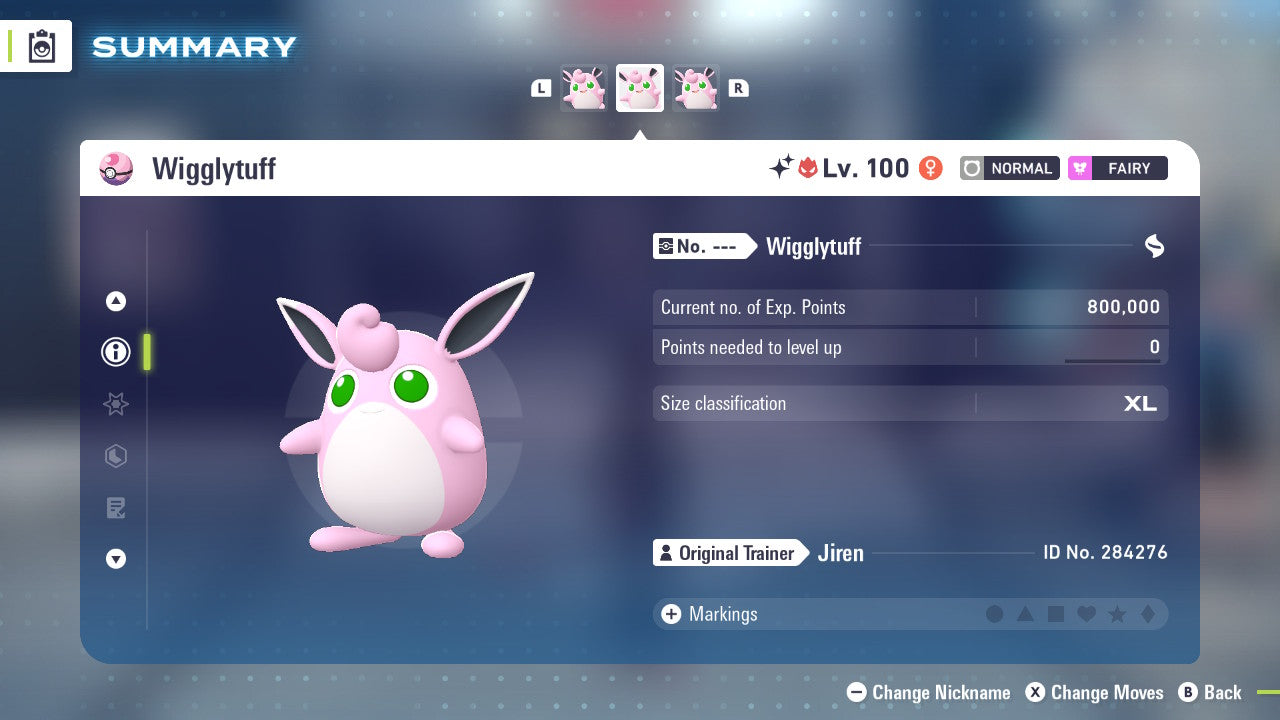Click the Poké Ball icon beside Wigglytuff's name
The height and width of the screenshot is (720, 1280).
pyautogui.click(x=116, y=168)
